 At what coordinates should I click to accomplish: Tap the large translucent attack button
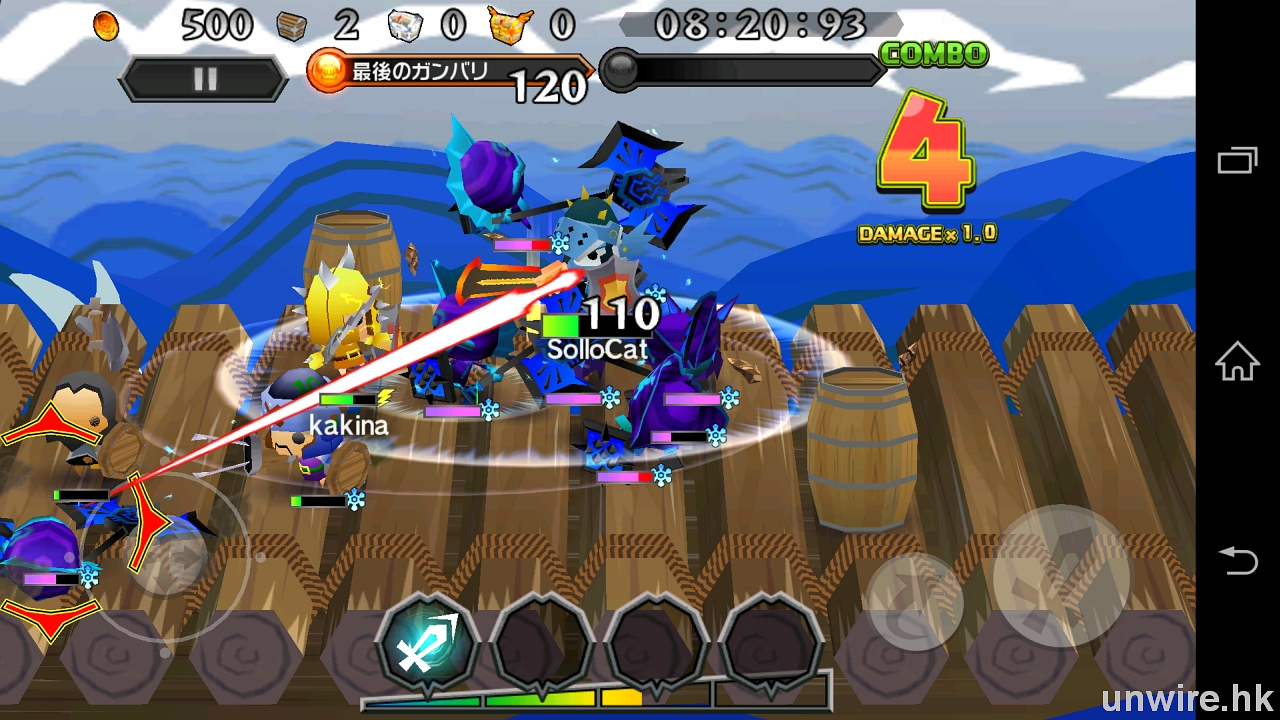1061,577
